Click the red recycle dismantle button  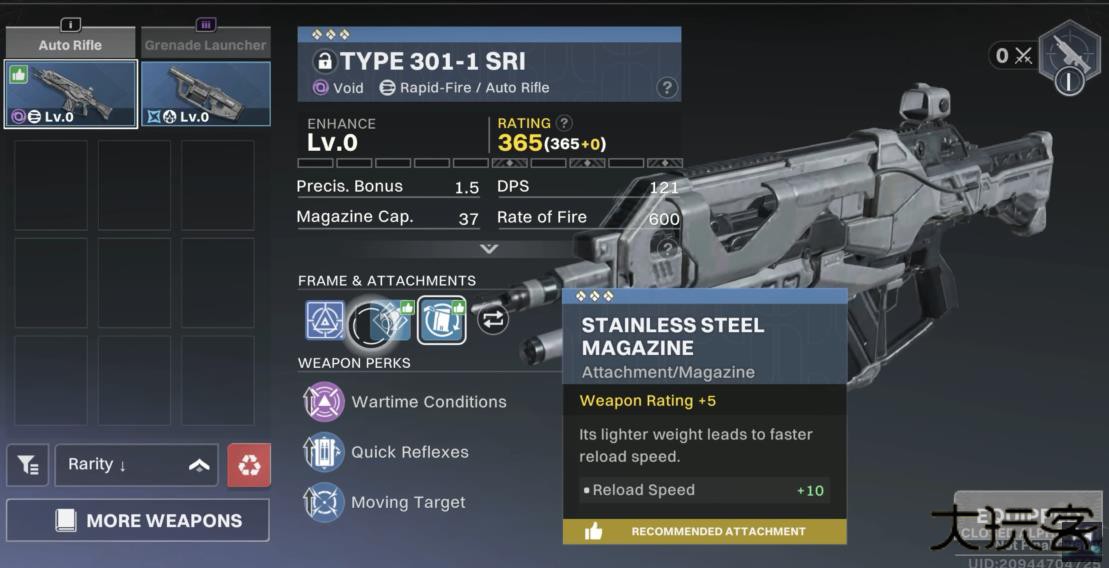[x=249, y=465]
